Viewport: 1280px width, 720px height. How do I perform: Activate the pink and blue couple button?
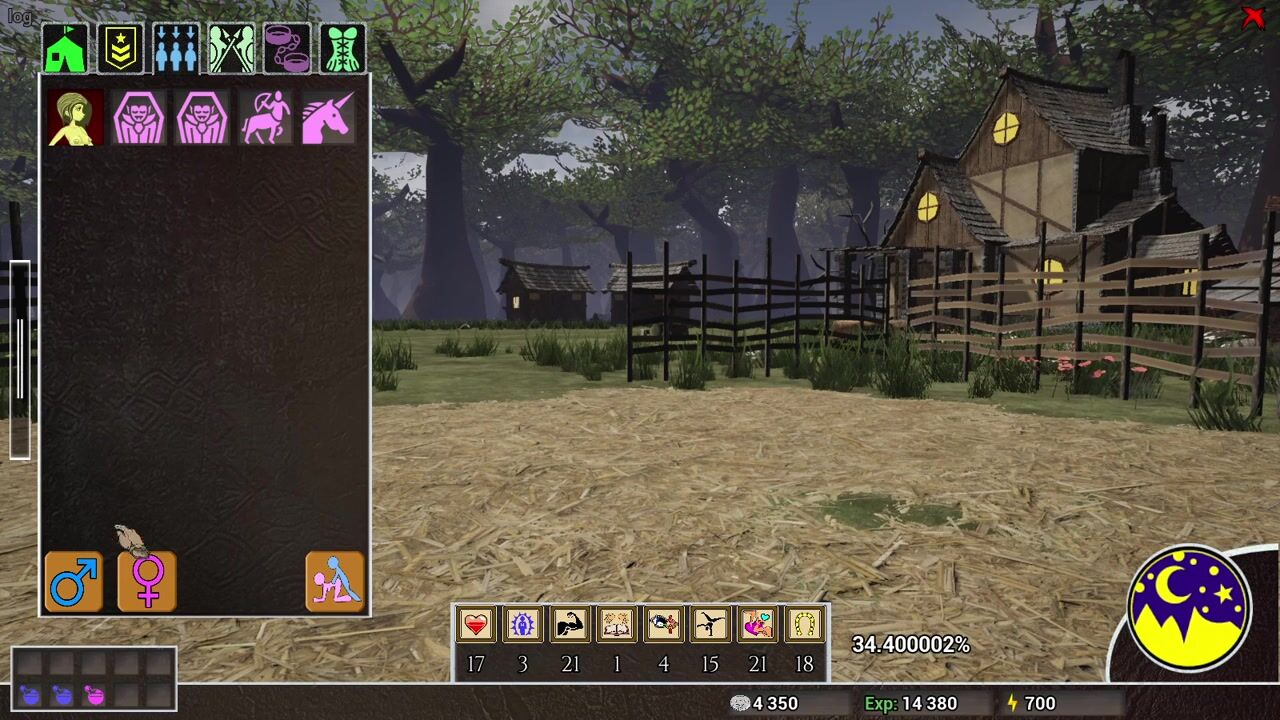pyautogui.click(x=335, y=582)
